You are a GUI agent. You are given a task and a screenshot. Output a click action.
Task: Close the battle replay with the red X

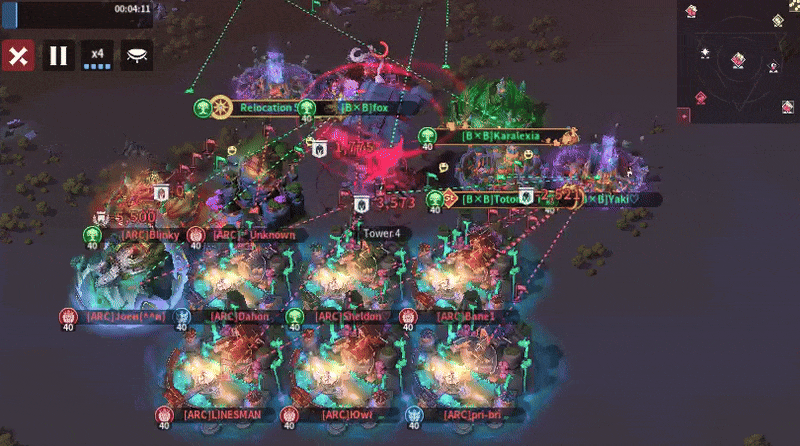[x=18, y=55]
